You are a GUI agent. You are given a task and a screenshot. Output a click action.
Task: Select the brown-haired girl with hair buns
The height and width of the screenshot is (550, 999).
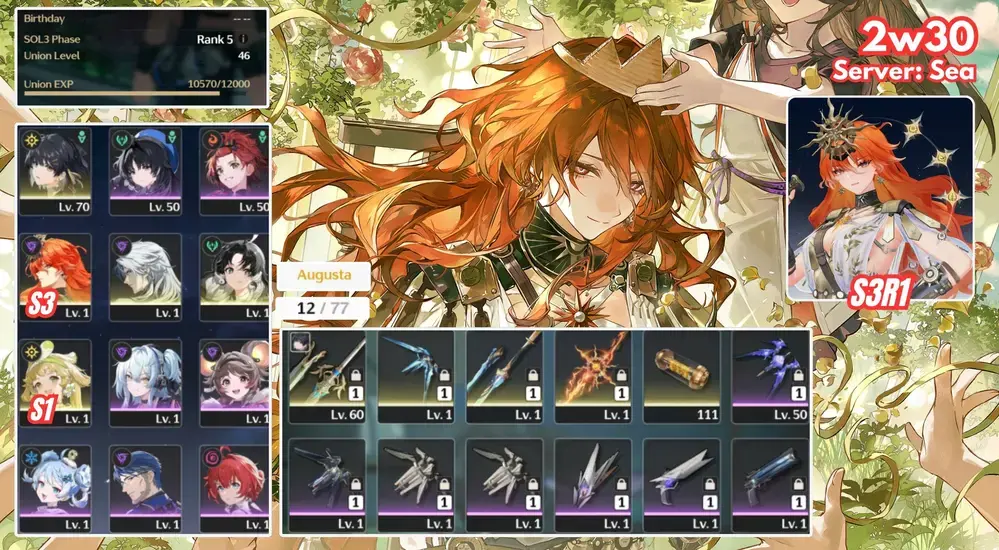(x=234, y=379)
